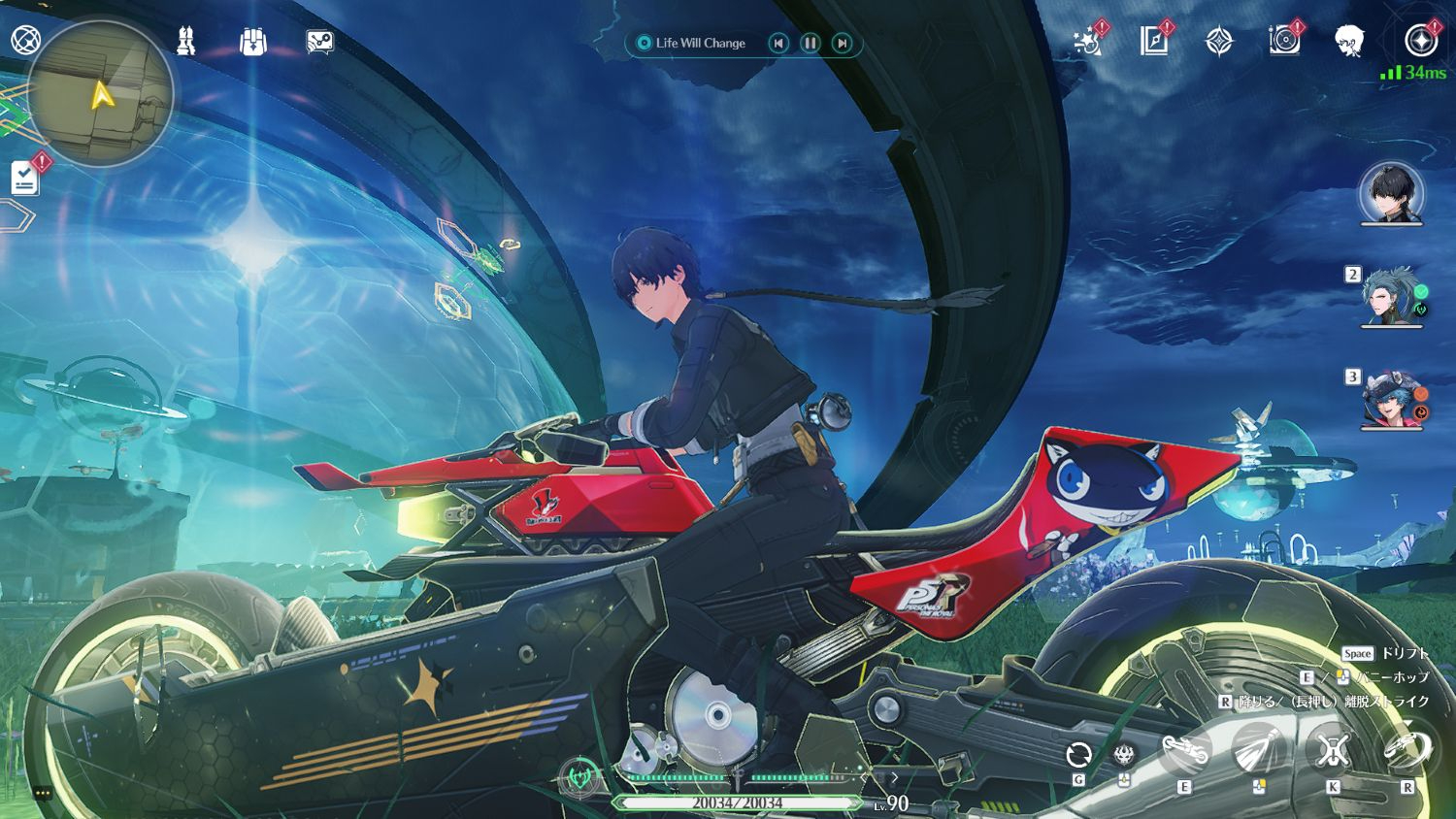The image size is (1456, 819).
Task: Open the quest checklist tracker
Action: point(25,179)
